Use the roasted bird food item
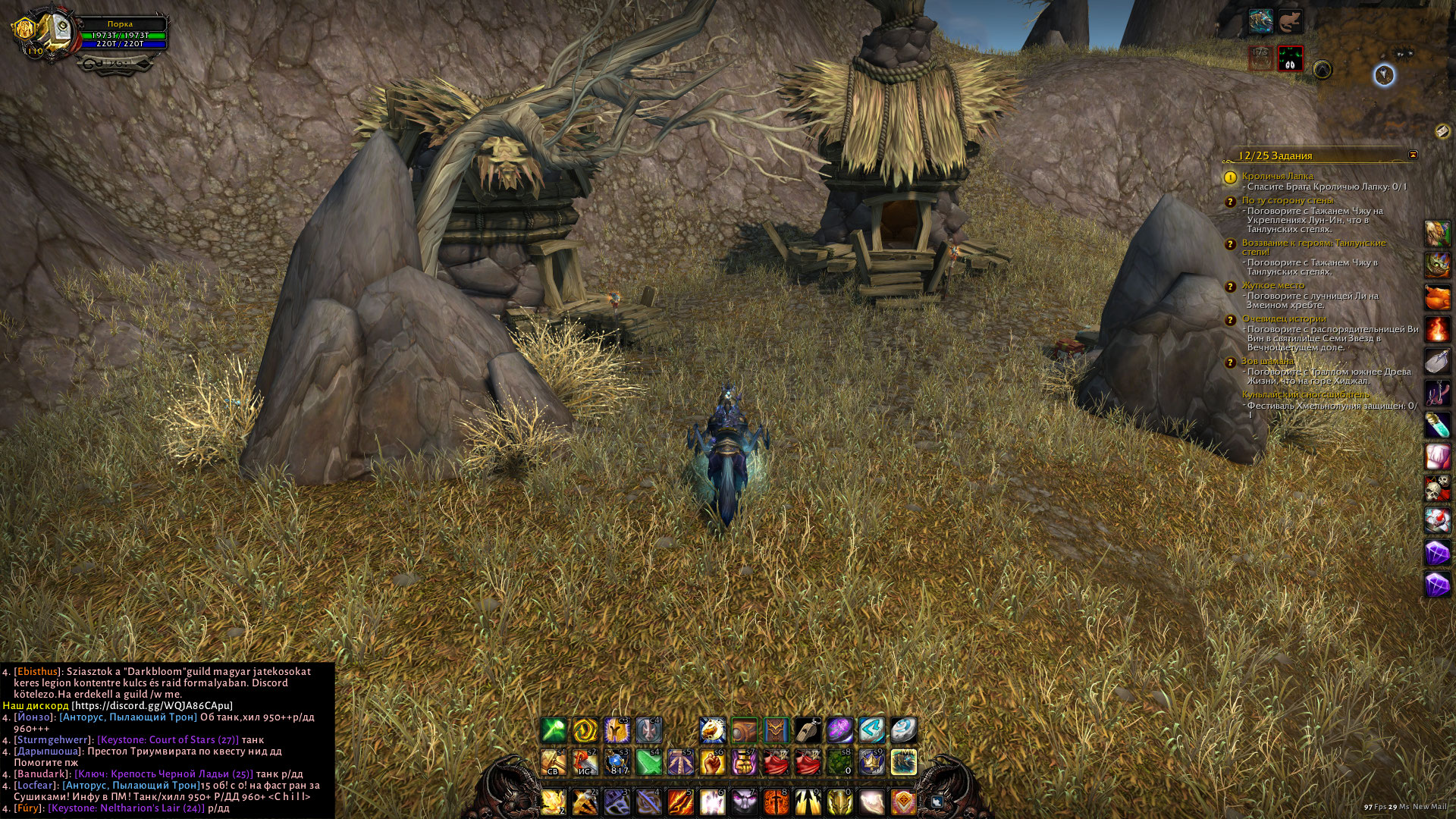The width and height of the screenshot is (1456, 819). [x=1438, y=297]
